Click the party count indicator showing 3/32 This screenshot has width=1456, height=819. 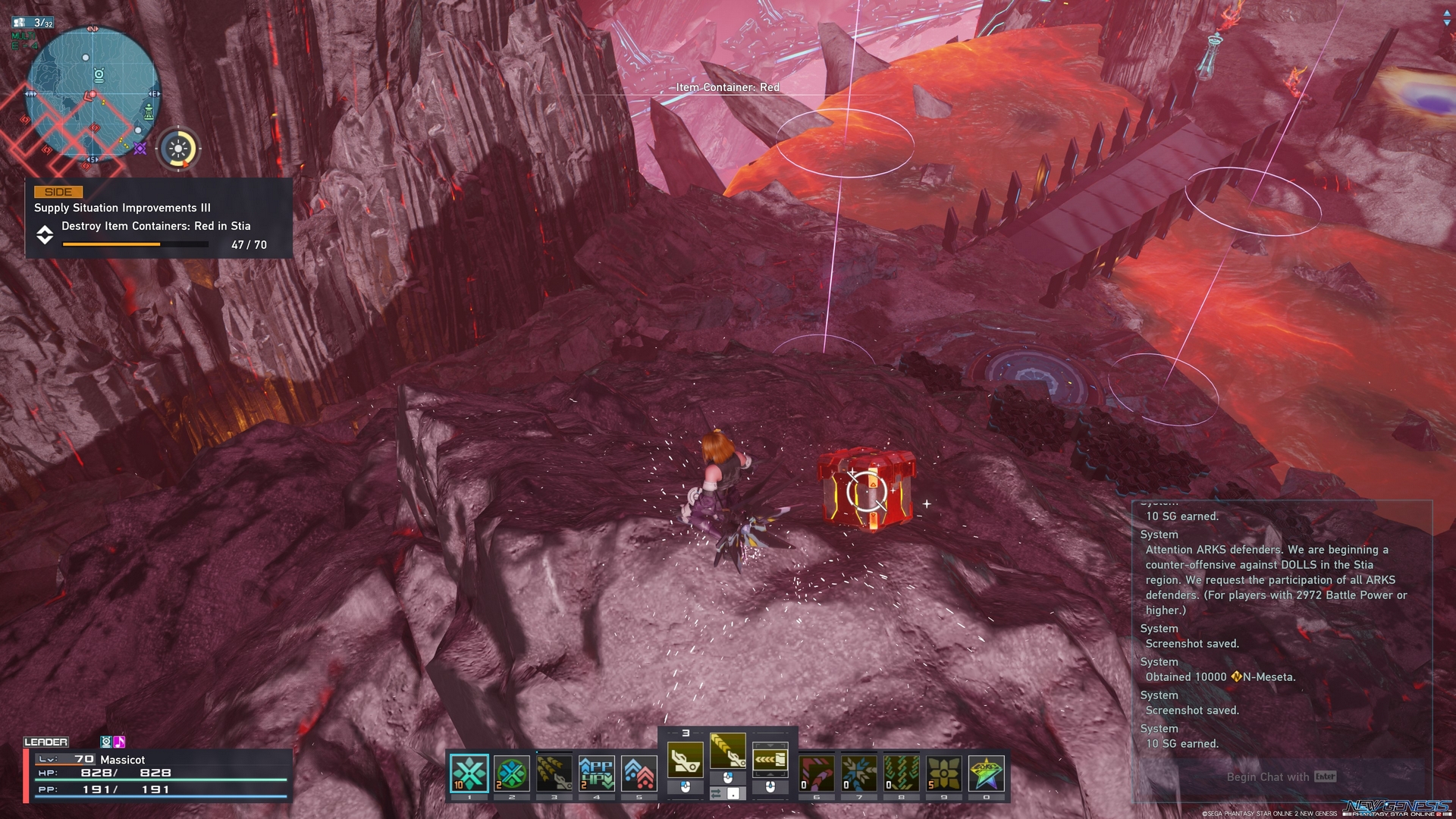point(32,22)
